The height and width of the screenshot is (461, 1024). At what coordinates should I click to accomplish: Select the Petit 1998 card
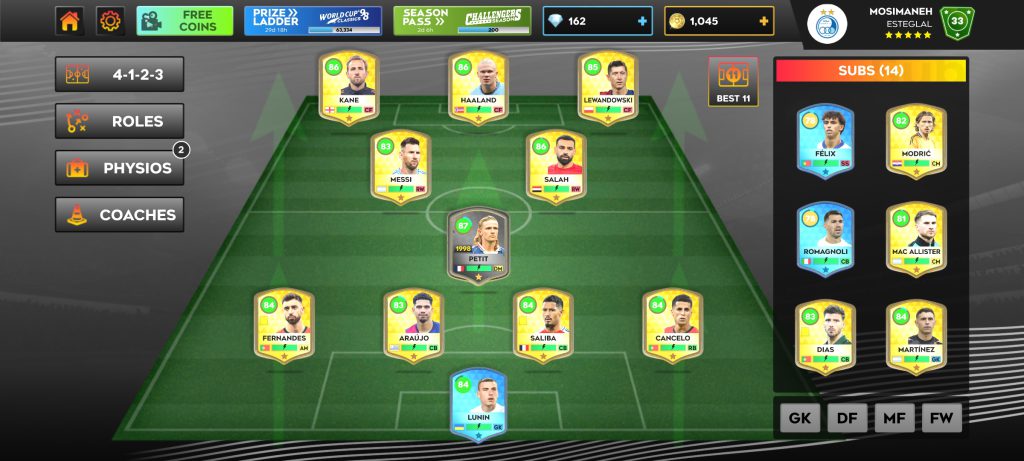point(478,244)
